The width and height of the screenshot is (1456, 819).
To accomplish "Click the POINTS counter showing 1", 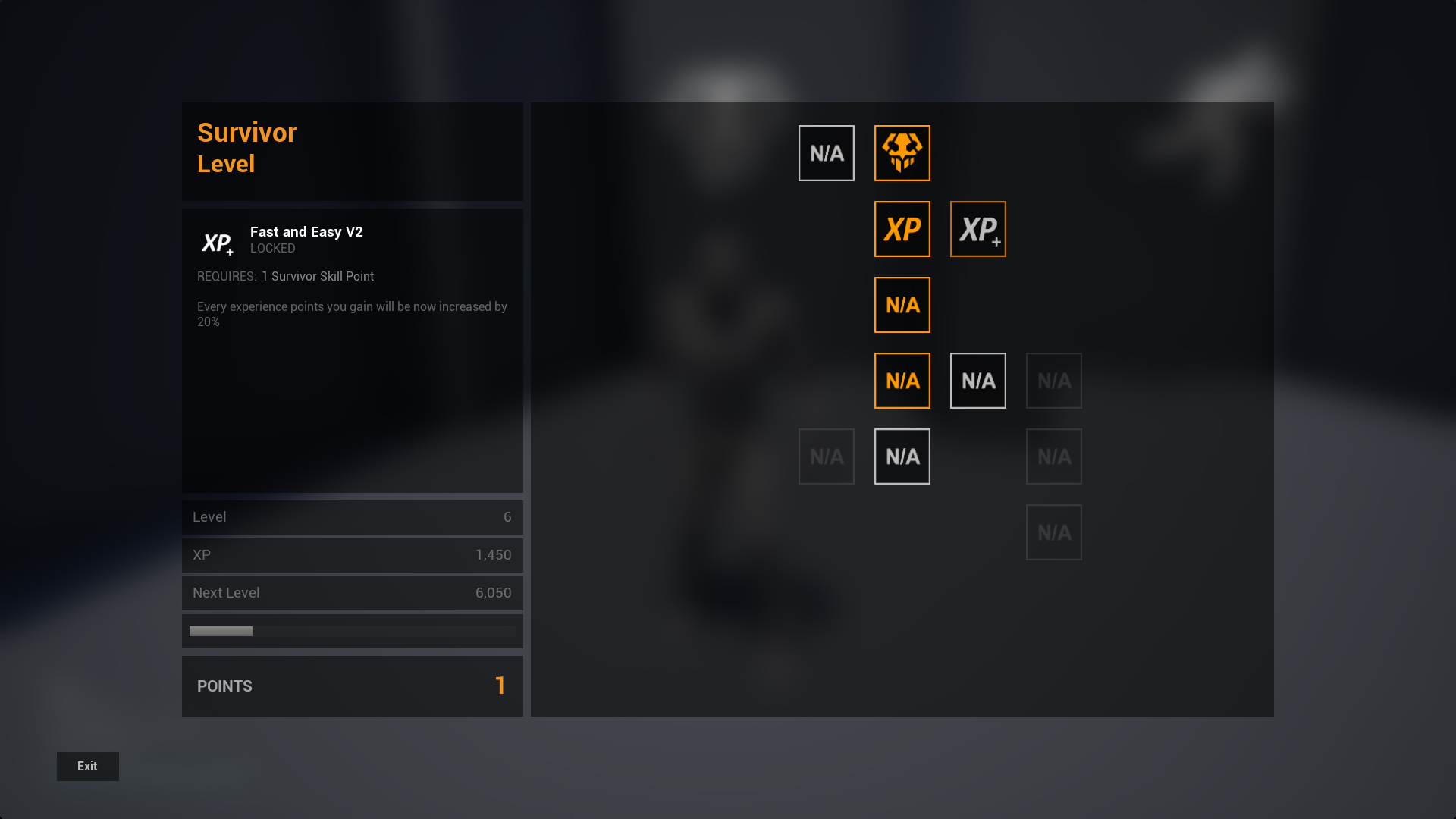I will (352, 686).
